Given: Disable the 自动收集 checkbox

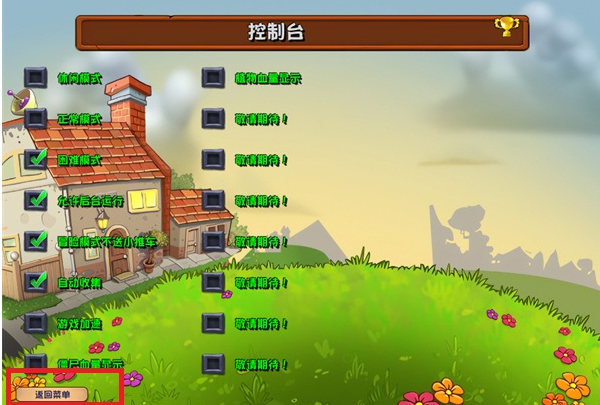Looking at the screenshot, I should pyautogui.click(x=36, y=282).
